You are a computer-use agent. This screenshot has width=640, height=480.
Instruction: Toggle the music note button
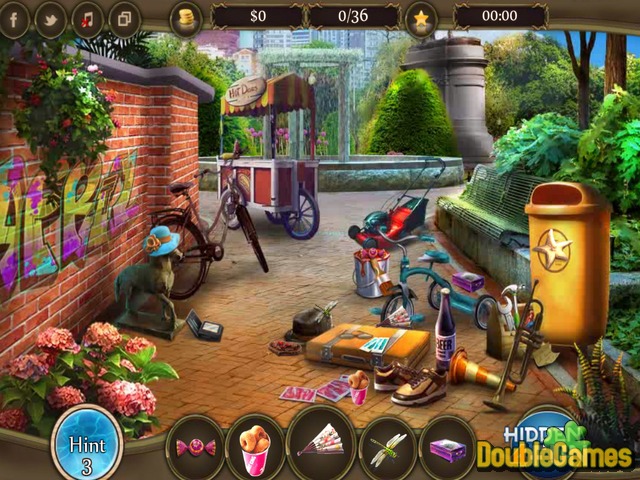point(87,17)
